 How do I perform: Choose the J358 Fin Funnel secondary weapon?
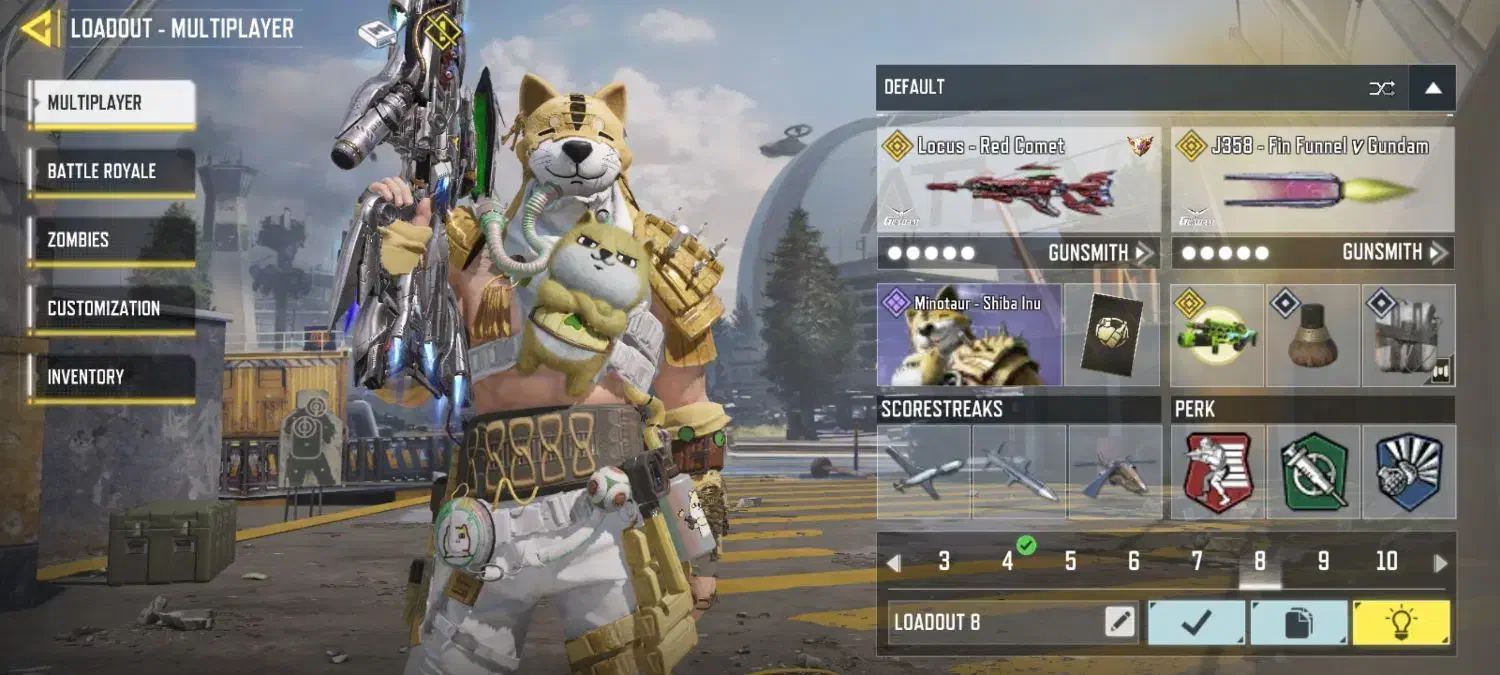(x=1312, y=180)
